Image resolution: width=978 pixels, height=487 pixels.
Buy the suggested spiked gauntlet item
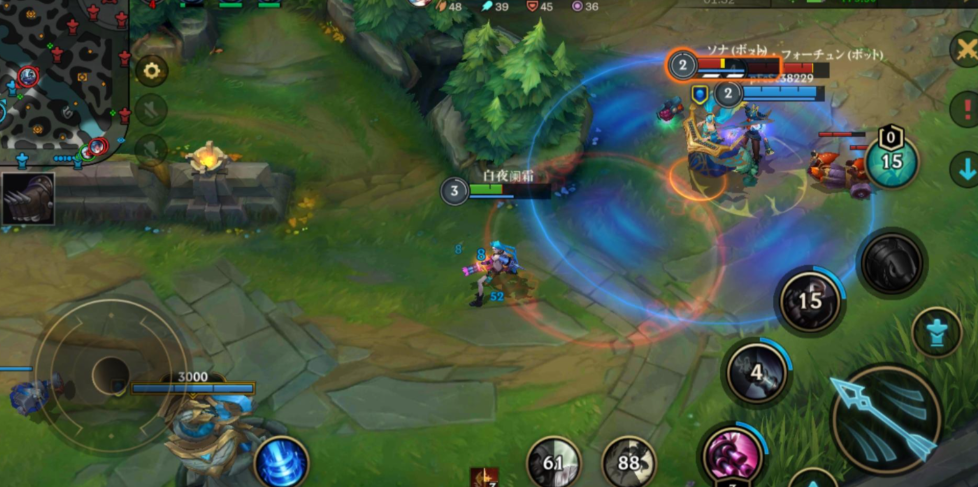28,198
